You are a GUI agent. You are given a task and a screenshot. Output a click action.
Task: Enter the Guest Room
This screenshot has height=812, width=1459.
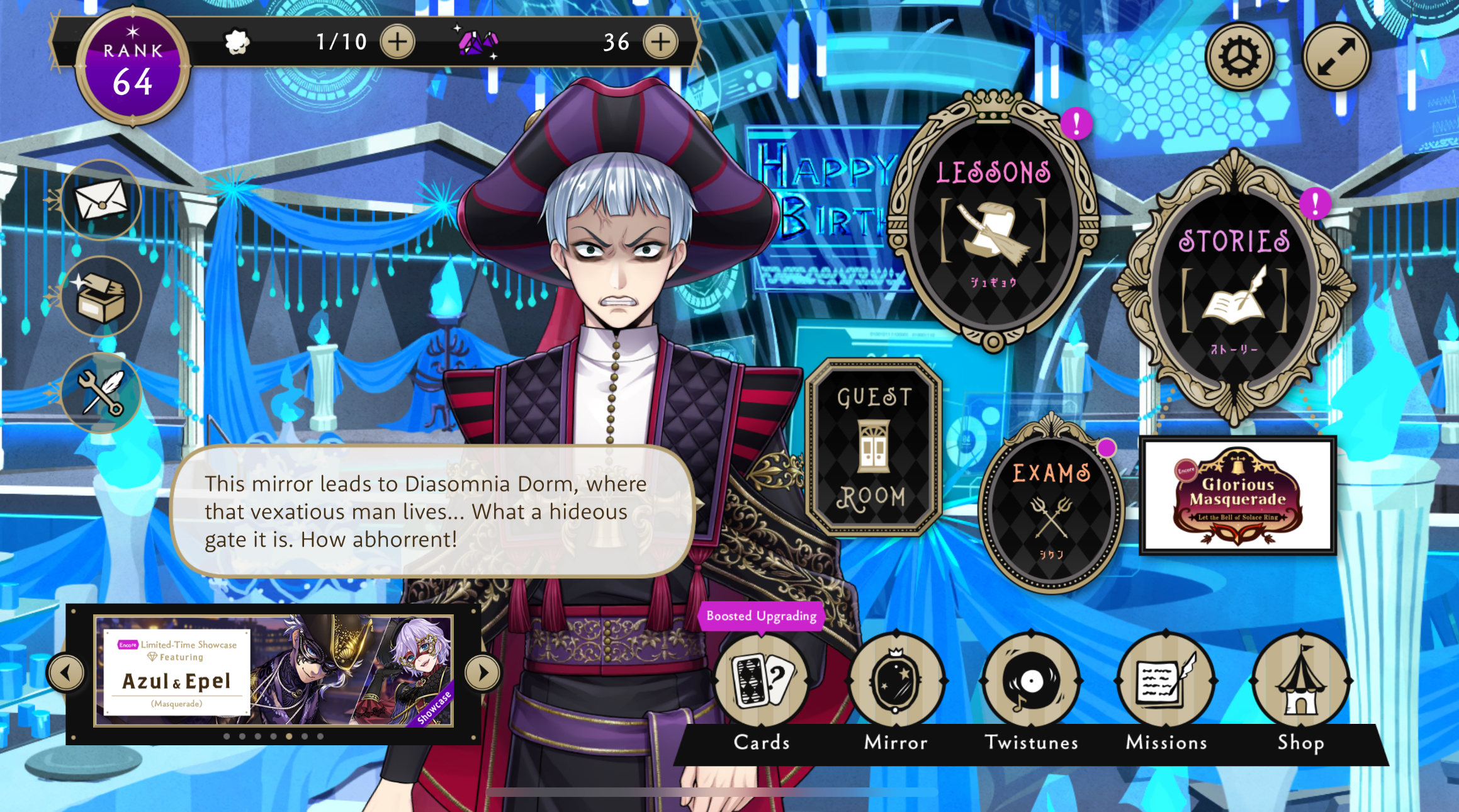pos(874,447)
